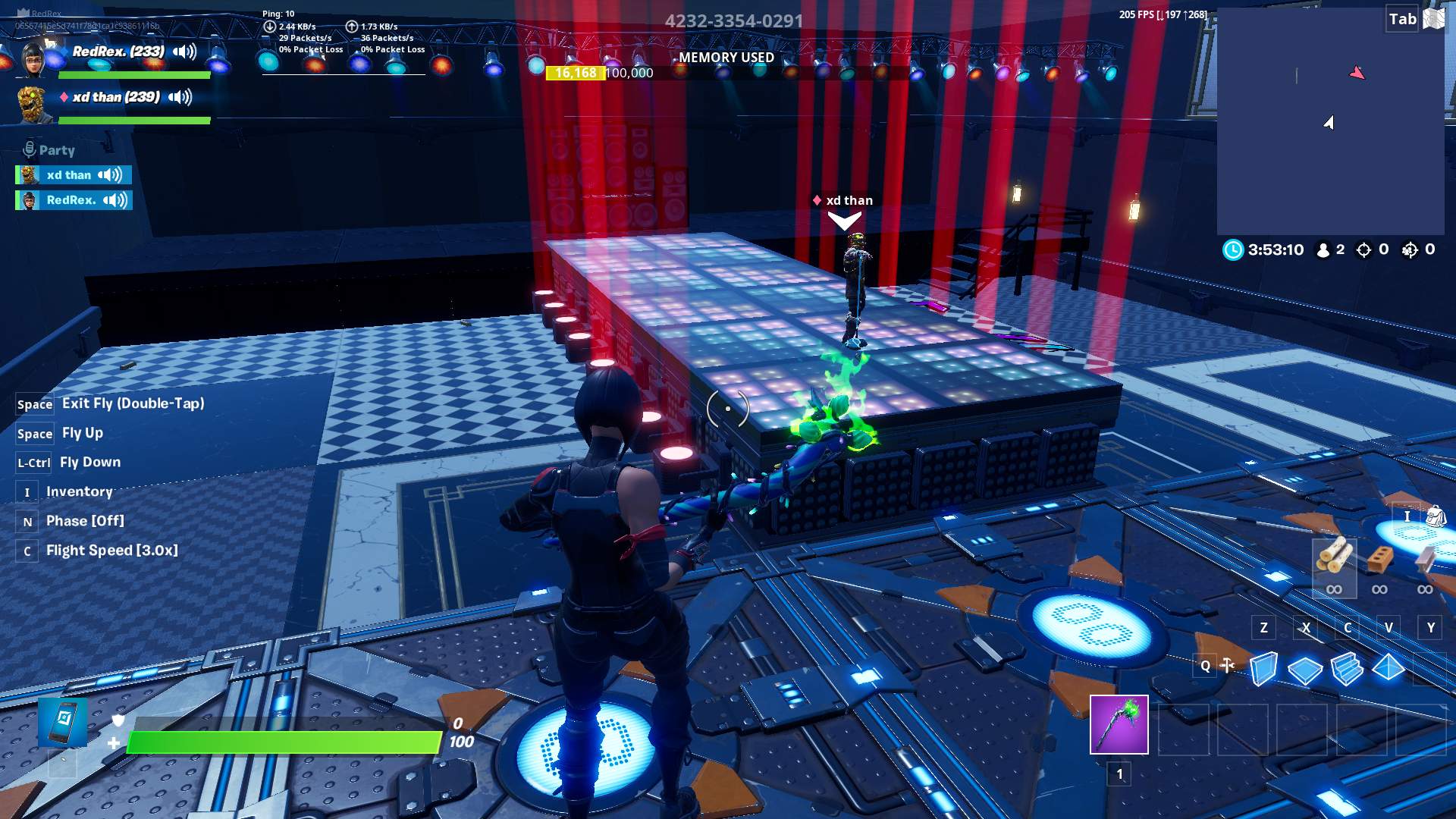Choose the pyramid roof building piece

pyautogui.click(x=1389, y=667)
